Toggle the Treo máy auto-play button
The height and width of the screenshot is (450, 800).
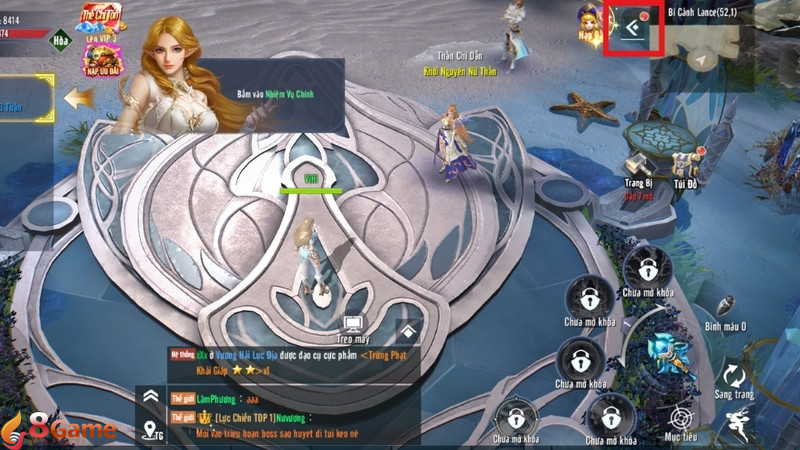[352, 326]
